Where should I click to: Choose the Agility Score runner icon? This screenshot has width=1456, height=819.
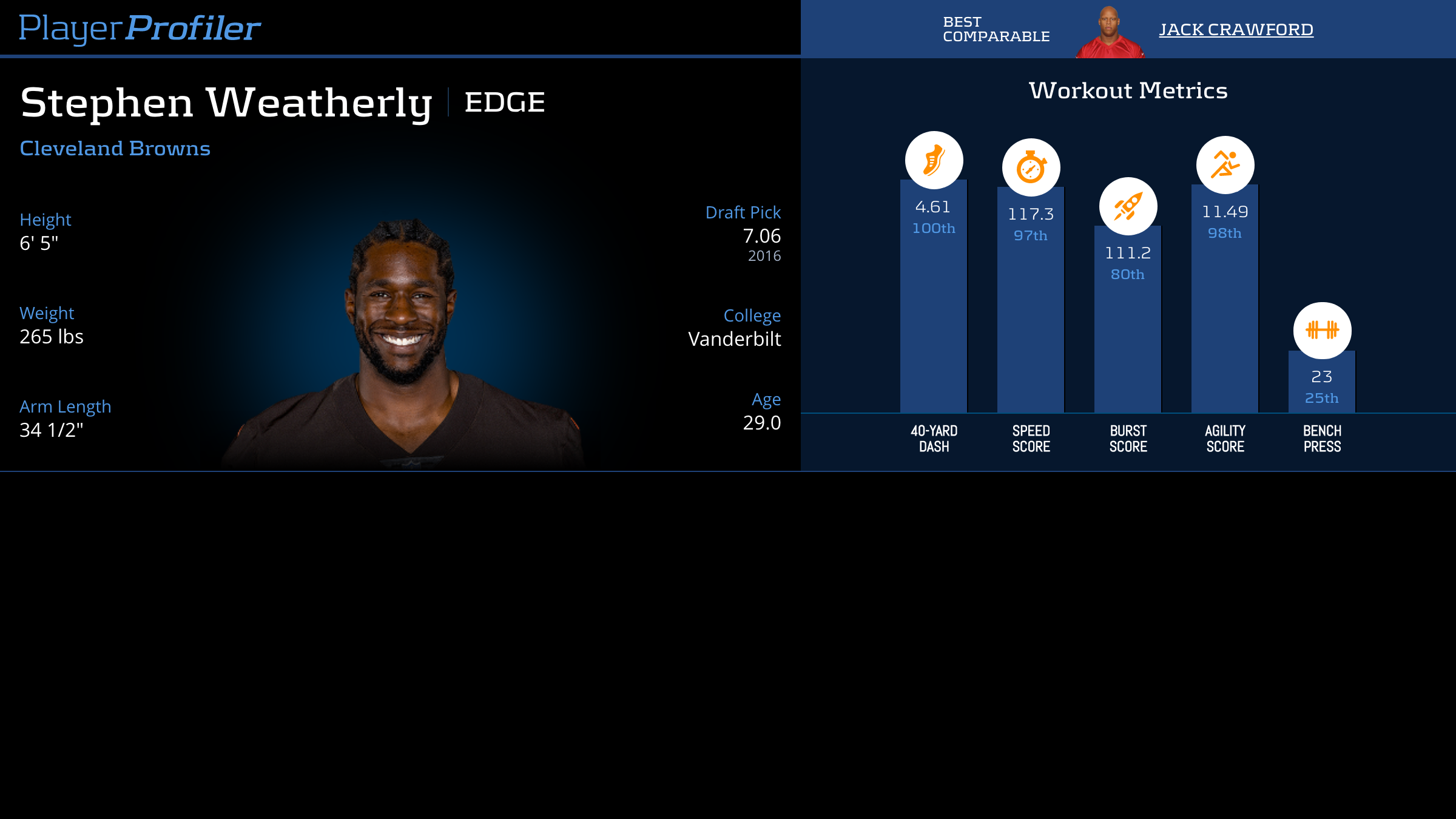click(x=1225, y=165)
